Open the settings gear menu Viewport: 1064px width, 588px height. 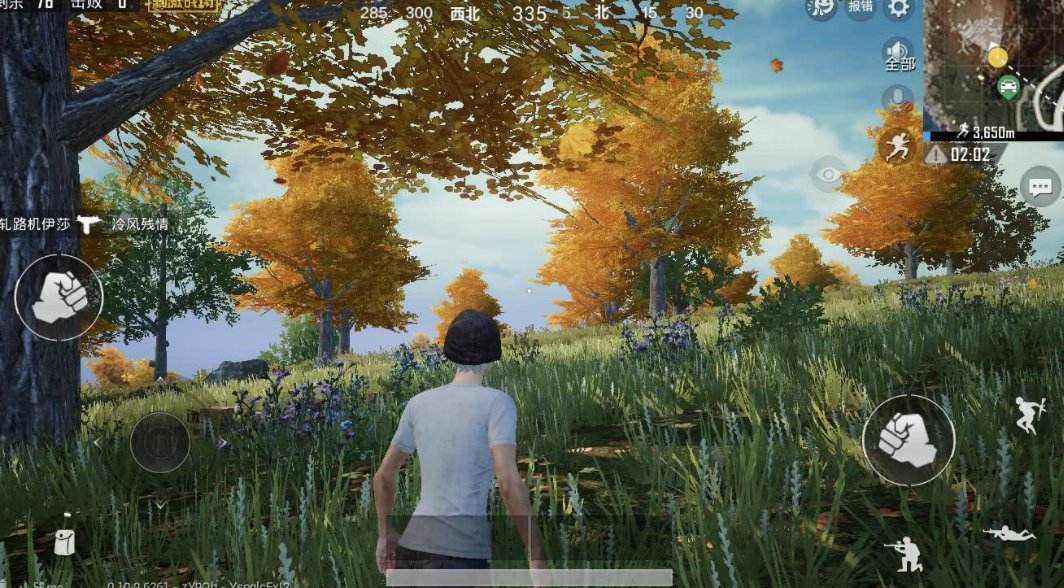pyautogui.click(x=899, y=9)
